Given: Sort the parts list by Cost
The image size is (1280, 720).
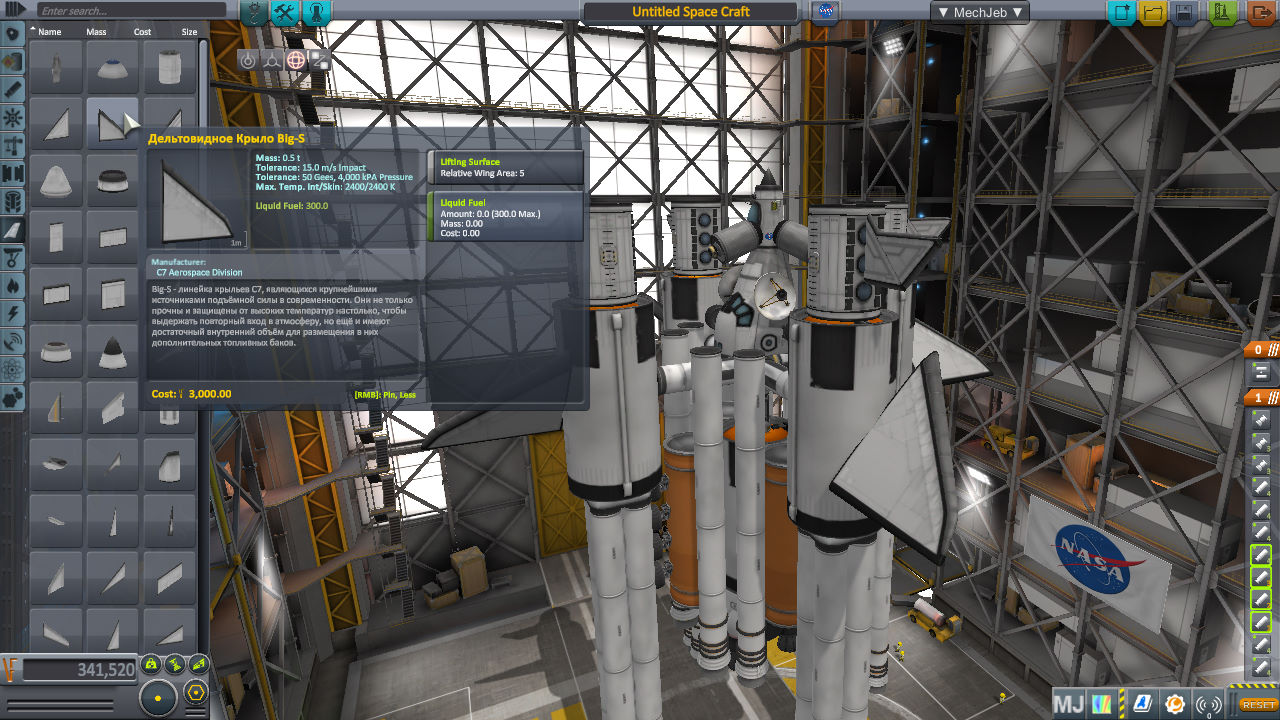Looking at the screenshot, I should [142, 32].
